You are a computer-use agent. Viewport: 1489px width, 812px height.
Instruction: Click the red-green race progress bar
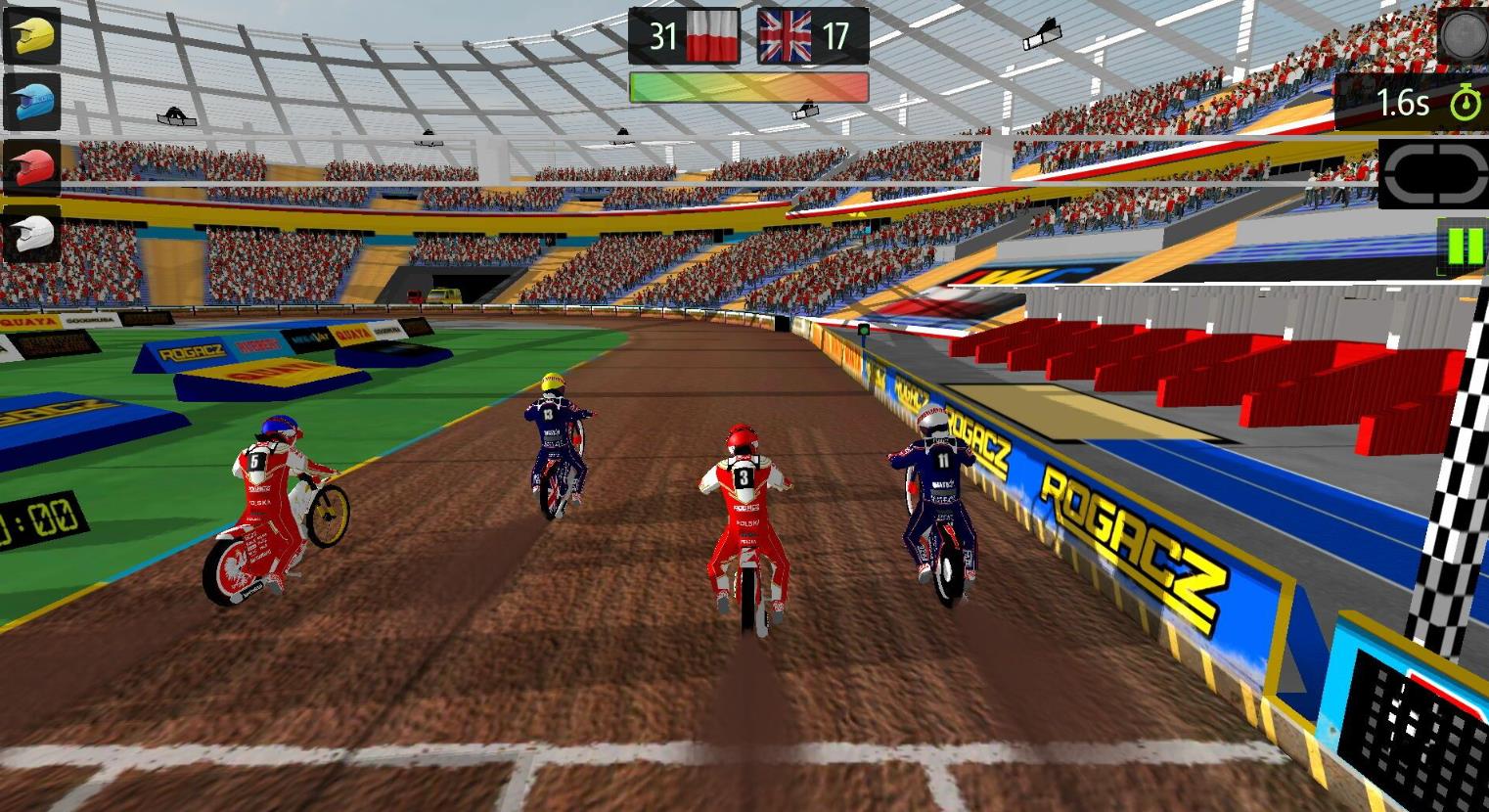point(748,87)
